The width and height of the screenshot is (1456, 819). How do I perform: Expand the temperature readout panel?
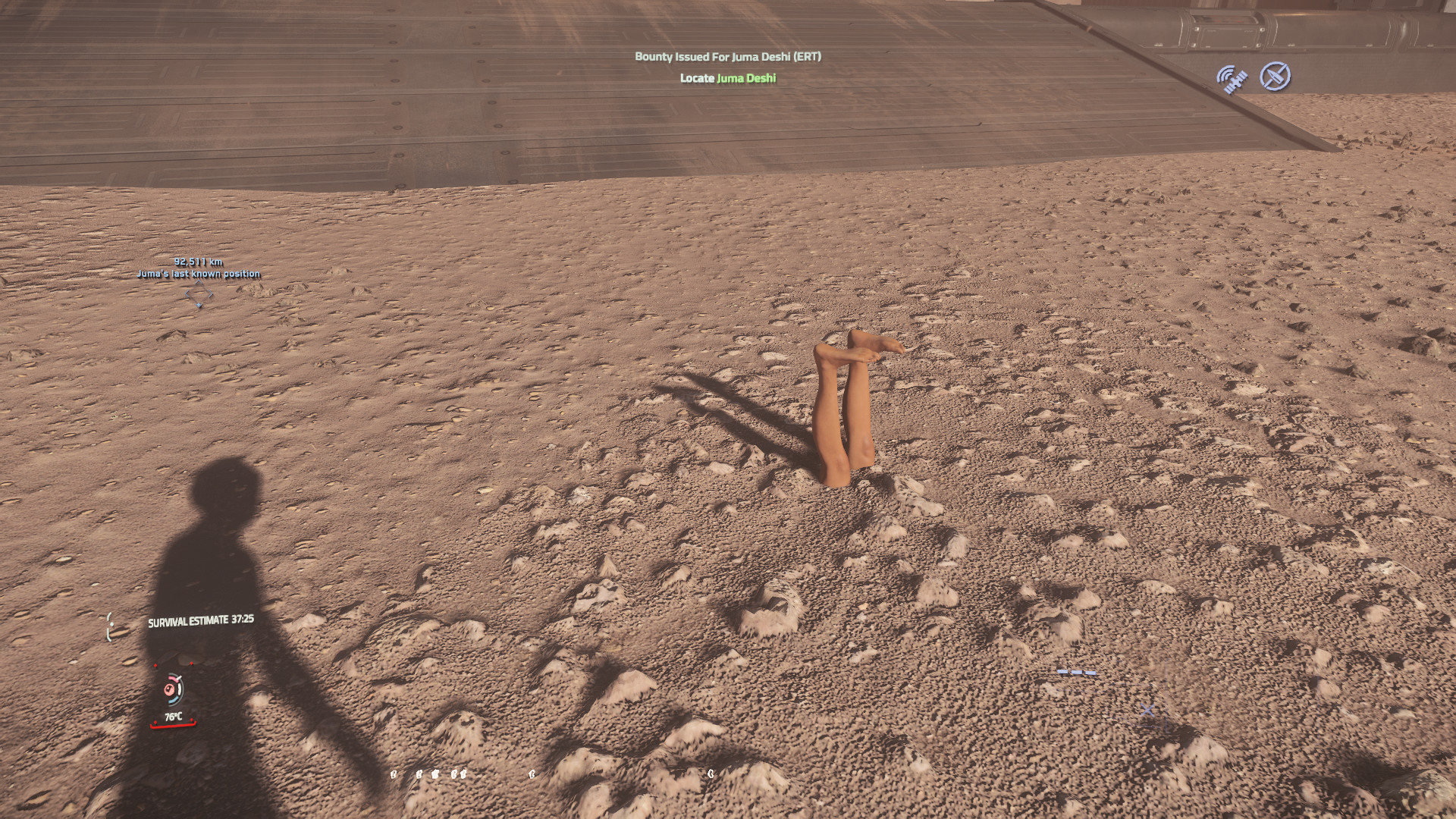[174, 717]
